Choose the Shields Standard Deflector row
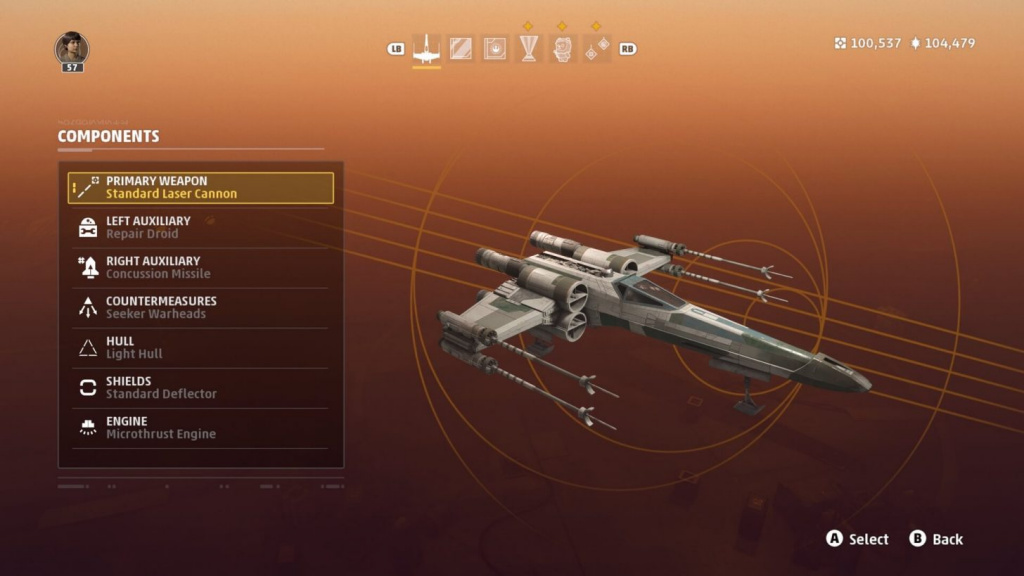 [200, 388]
